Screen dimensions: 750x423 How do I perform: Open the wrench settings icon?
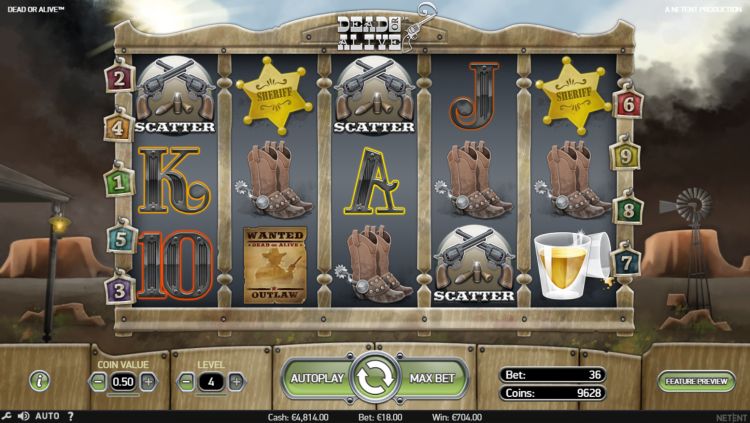click(x=7, y=415)
